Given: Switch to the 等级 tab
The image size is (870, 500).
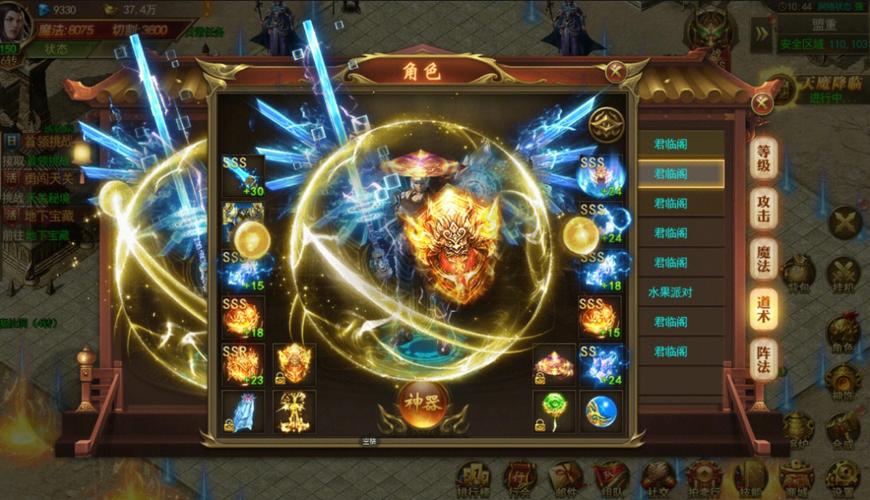Looking at the screenshot, I should [764, 158].
